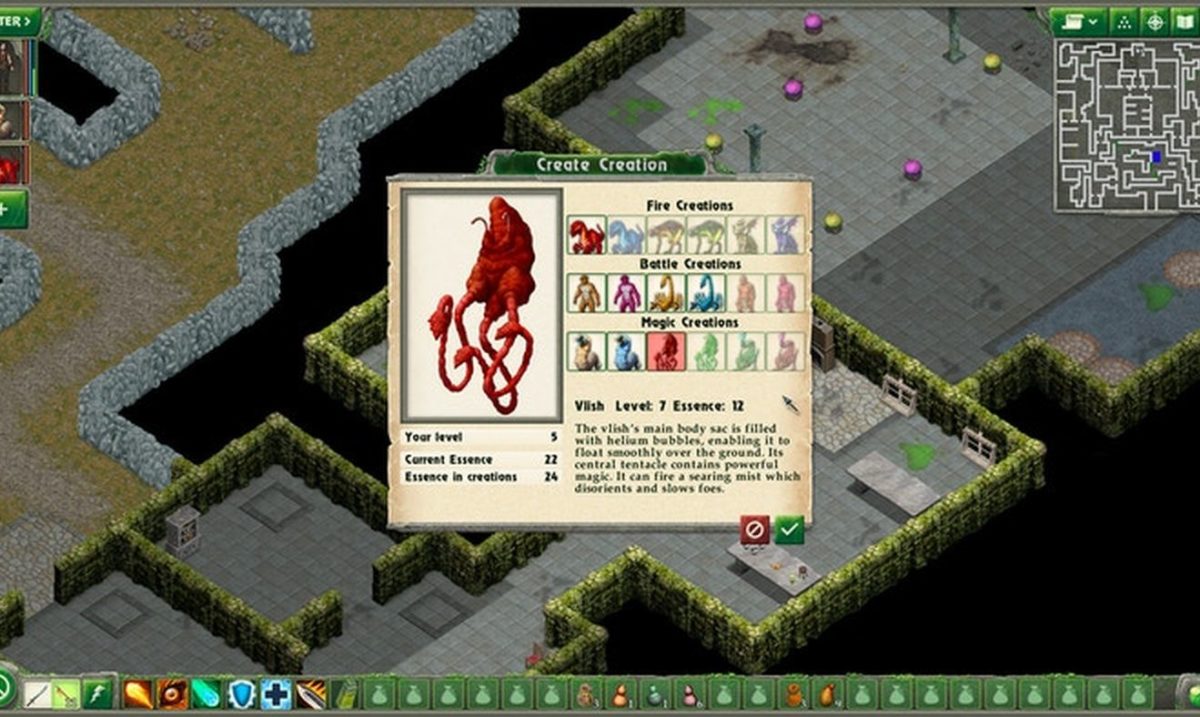Pick the yellow scorpion-like Clawbug creation
1200x717 pixels.
665,293
